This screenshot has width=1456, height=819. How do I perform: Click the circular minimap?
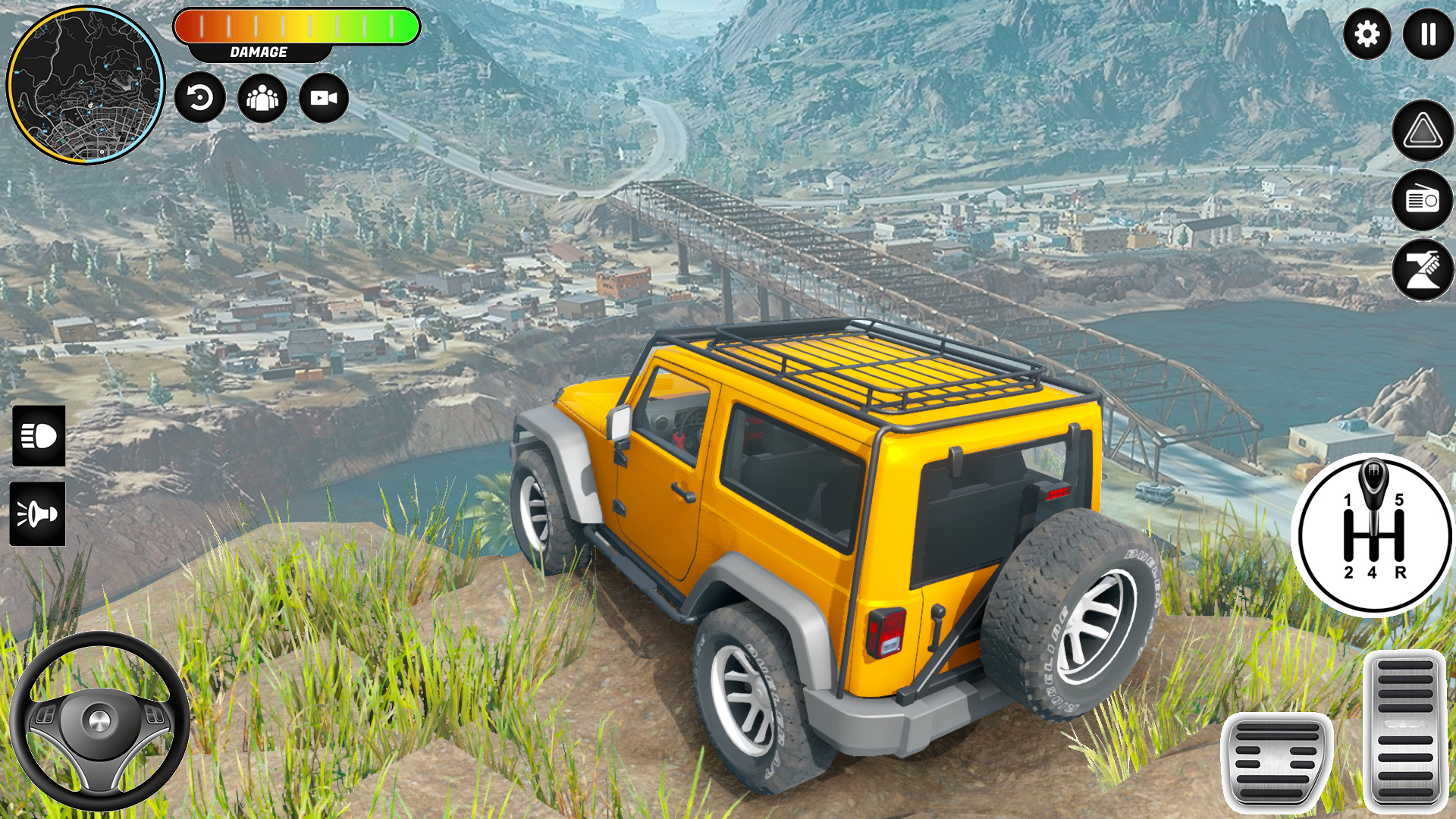tap(86, 85)
